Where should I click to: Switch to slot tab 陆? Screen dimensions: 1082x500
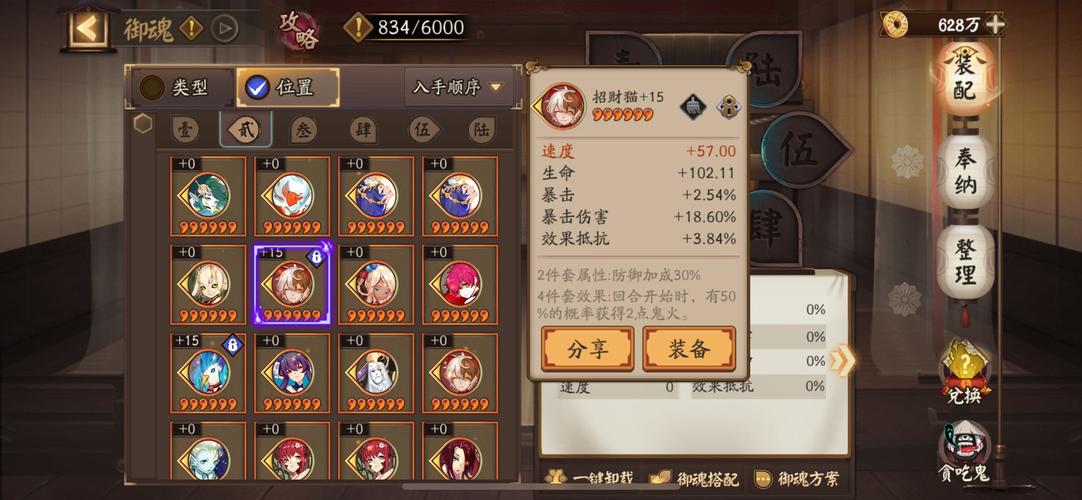[x=482, y=130]
